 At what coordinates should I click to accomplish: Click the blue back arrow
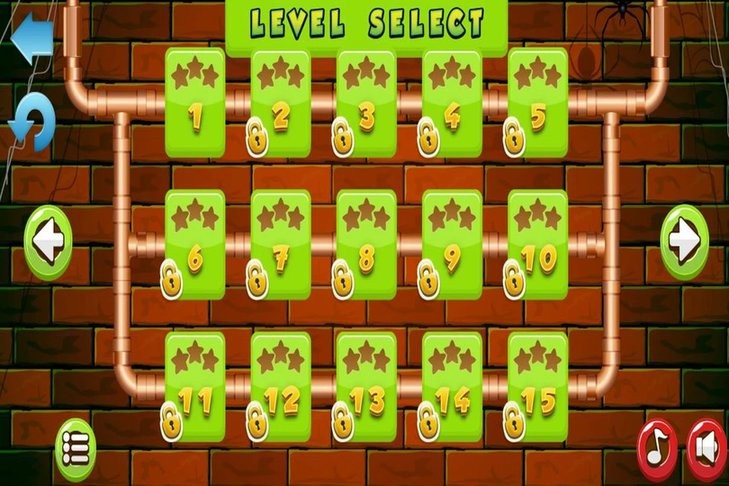point(31,36)
